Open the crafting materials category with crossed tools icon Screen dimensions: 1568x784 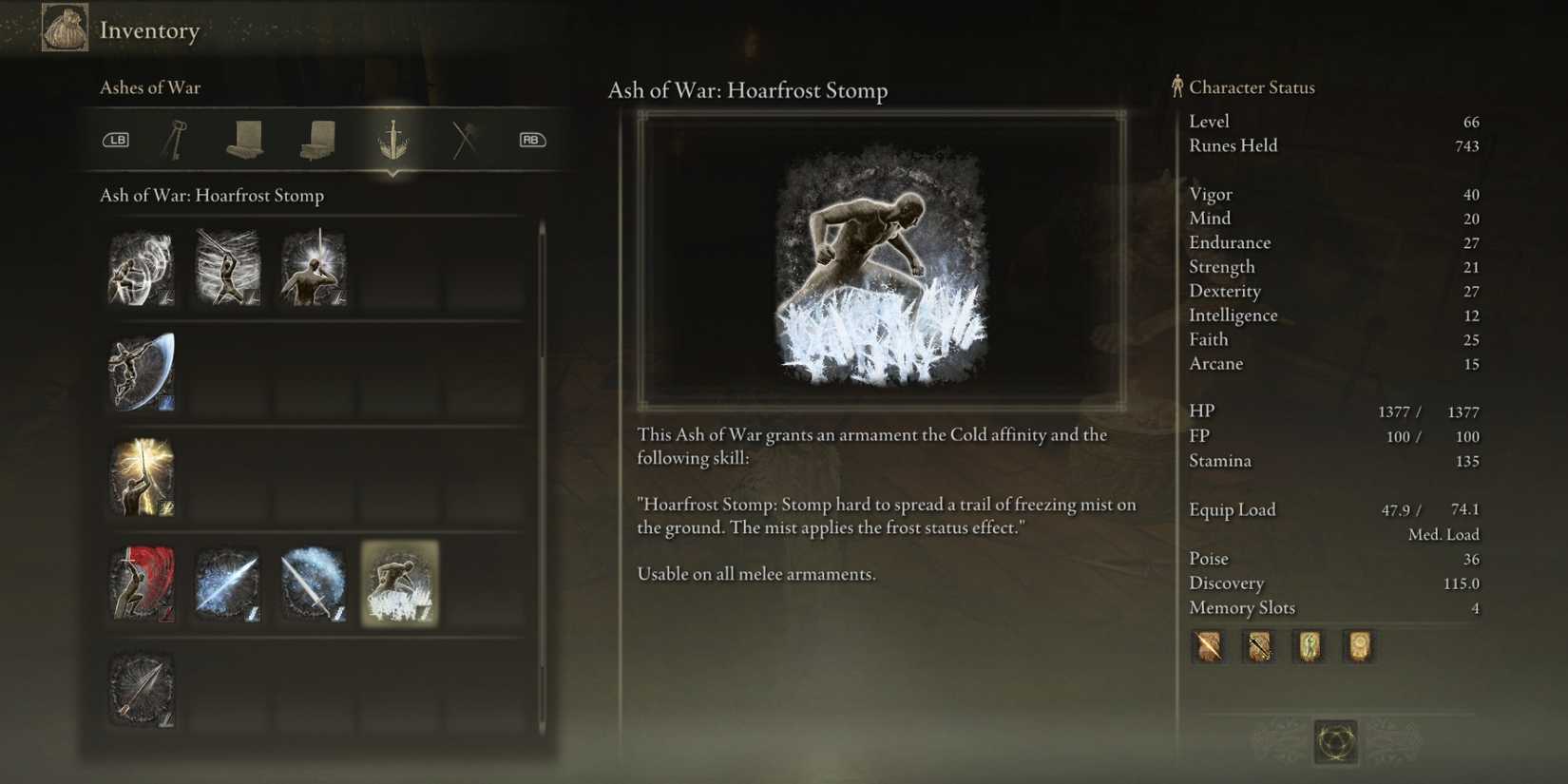(x=463, y=140)
